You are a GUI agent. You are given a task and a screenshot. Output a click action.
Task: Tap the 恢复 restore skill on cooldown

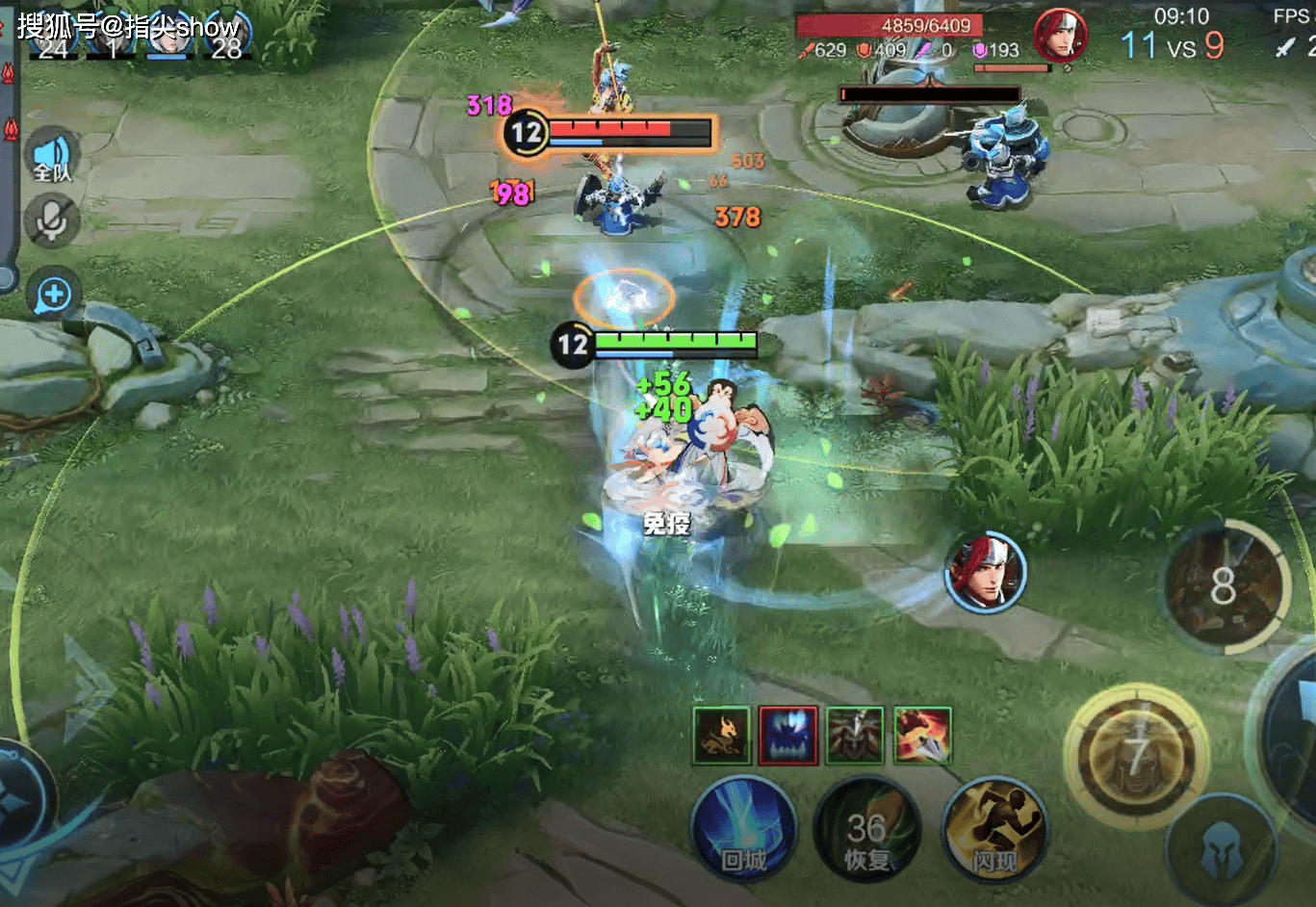click(866, 832)
